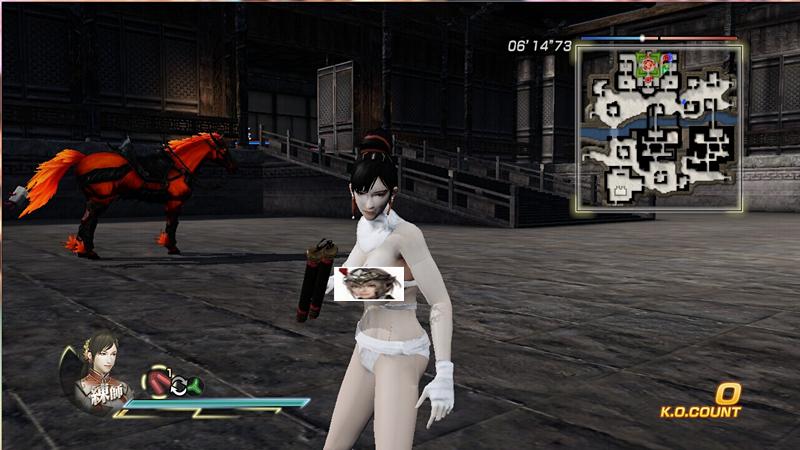800x450 pixels.
Task: Click the weapon swap arrows icon
Action: pos(178,385)
